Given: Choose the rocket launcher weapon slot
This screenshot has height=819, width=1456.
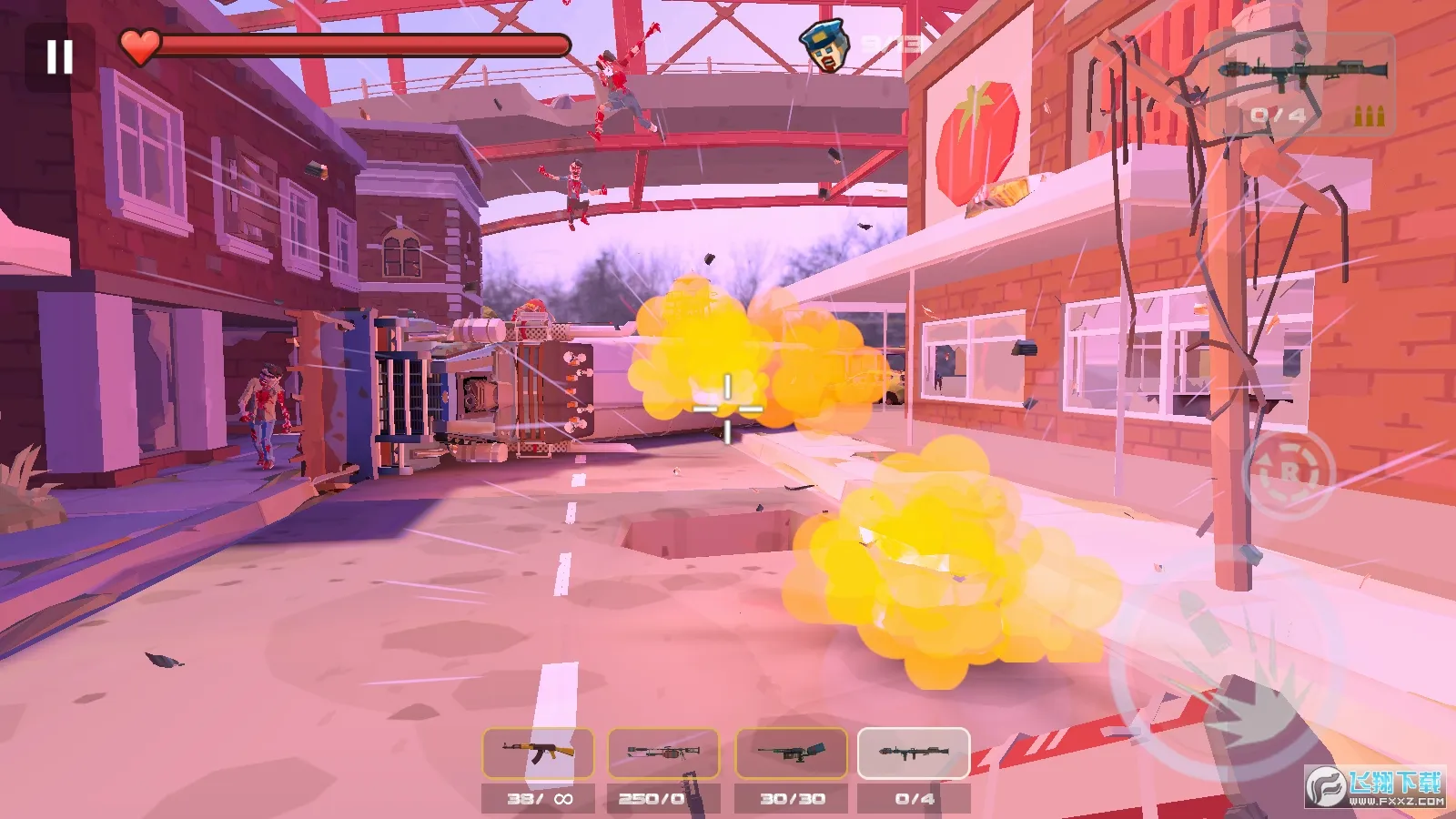Looking at the screenshot, I should (914, 753).
